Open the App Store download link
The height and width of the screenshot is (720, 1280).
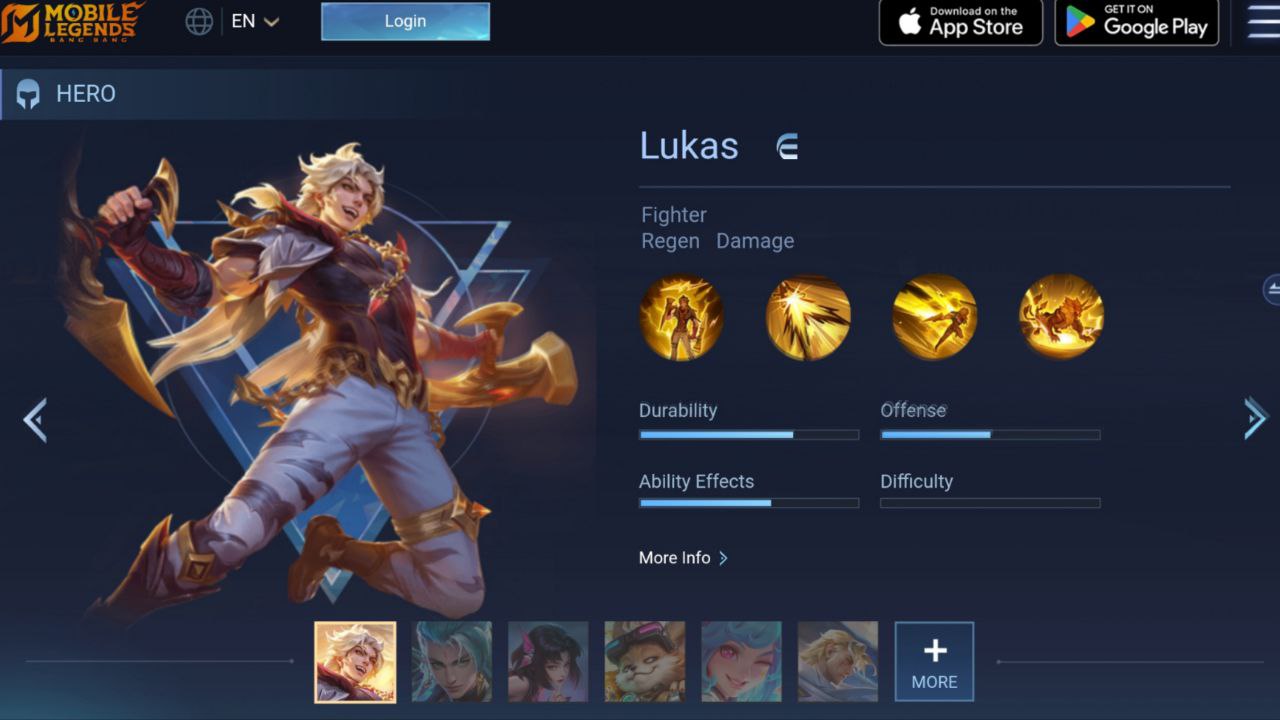[x=960, y=22]
